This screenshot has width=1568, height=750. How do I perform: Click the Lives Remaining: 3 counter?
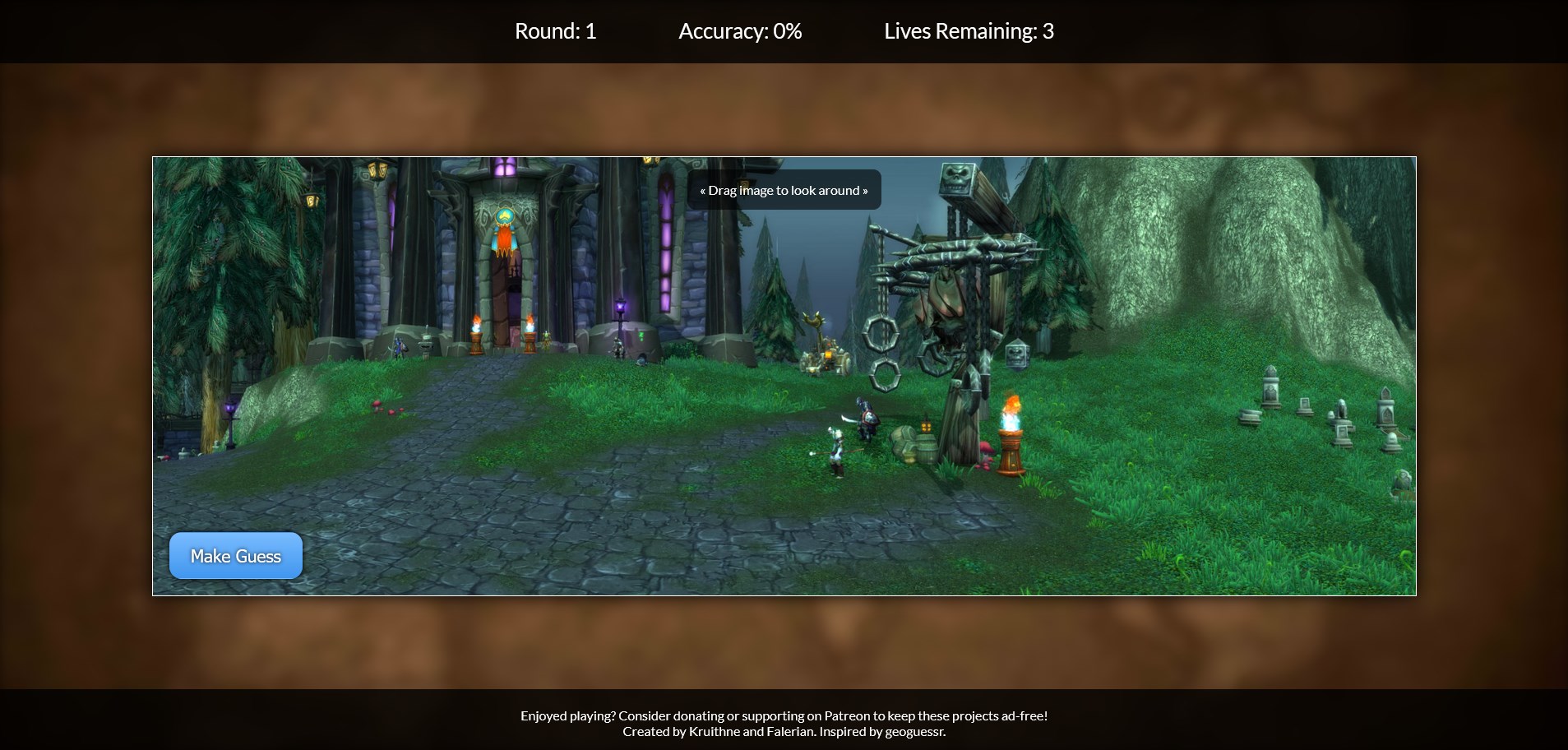pos(969,31)
